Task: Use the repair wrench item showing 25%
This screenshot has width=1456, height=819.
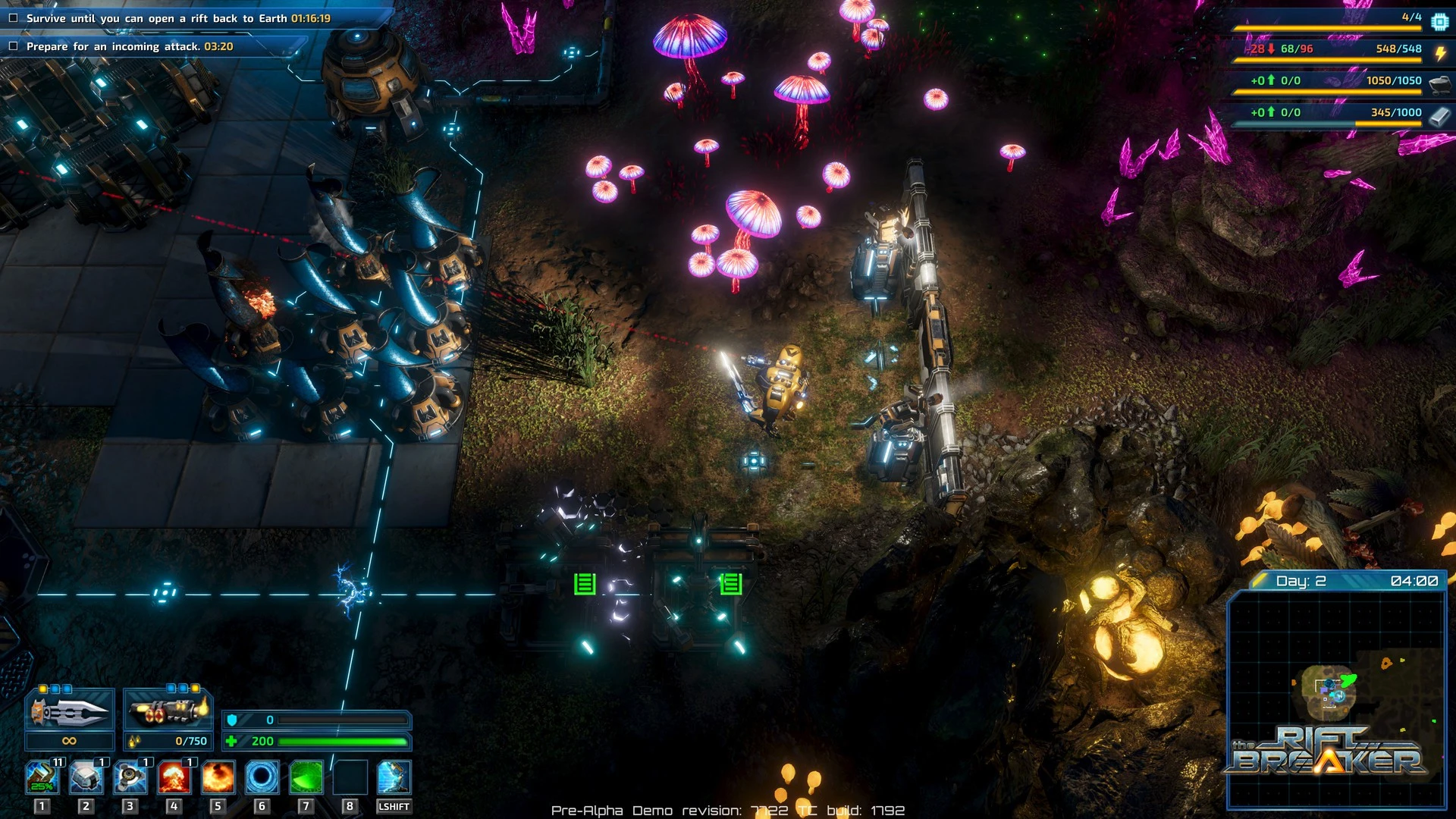Action: click(x=42, y=777)
